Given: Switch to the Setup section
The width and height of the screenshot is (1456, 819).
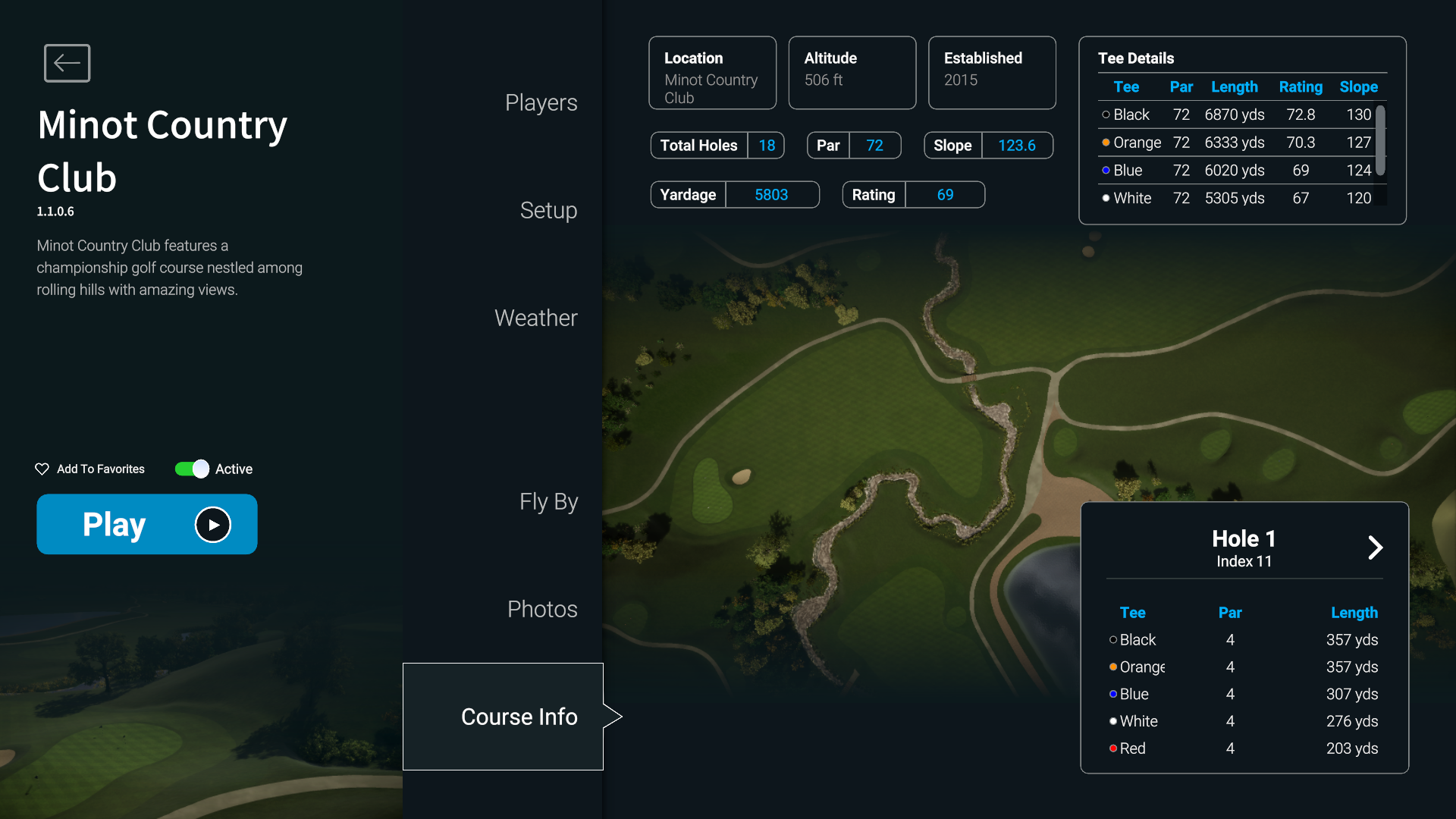Looking at the screenshot, I should pyautogui.click(x=548, y=211).
